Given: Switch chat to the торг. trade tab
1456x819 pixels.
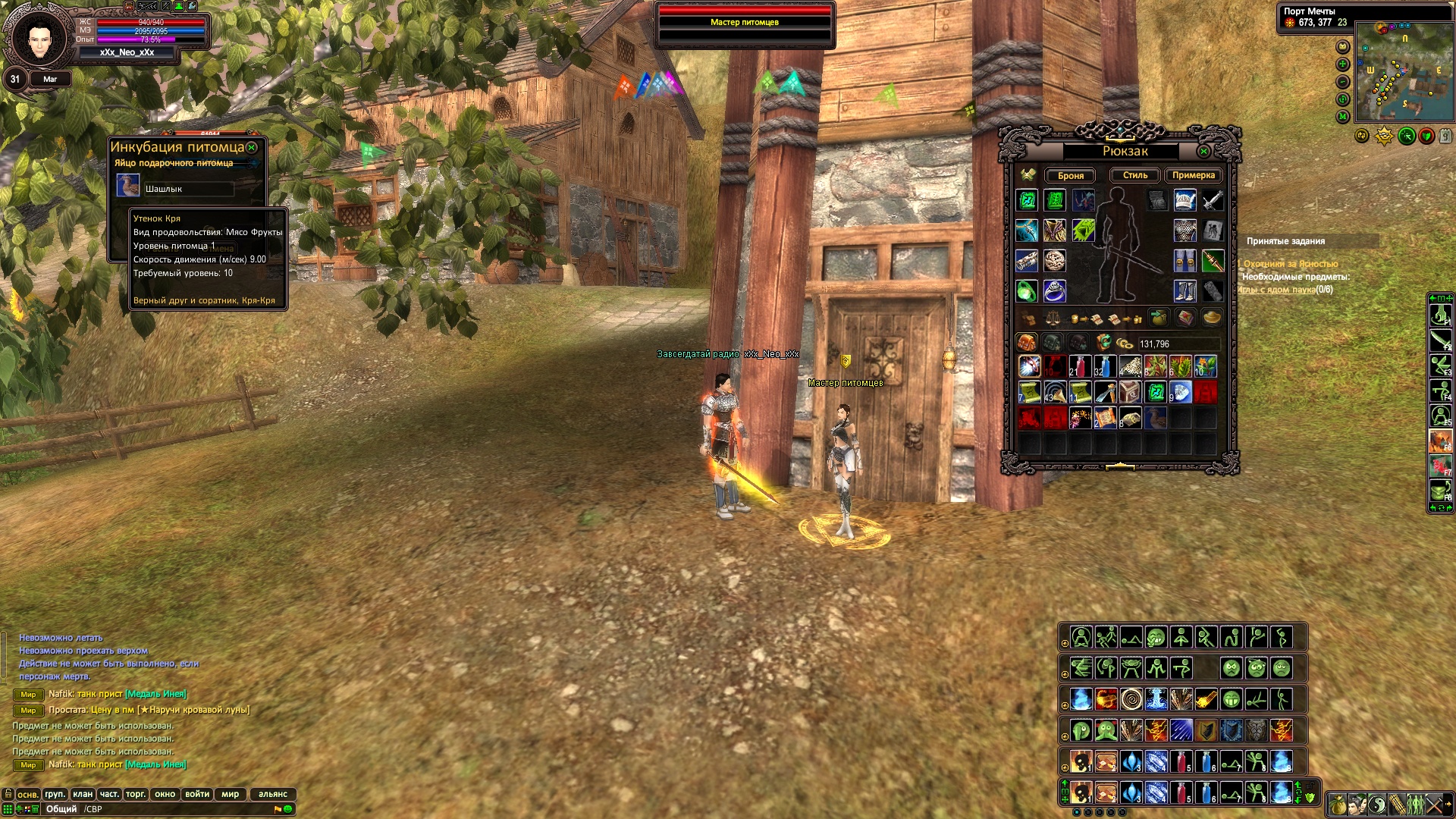Looking at the screenshot, I should click(136, 794).
